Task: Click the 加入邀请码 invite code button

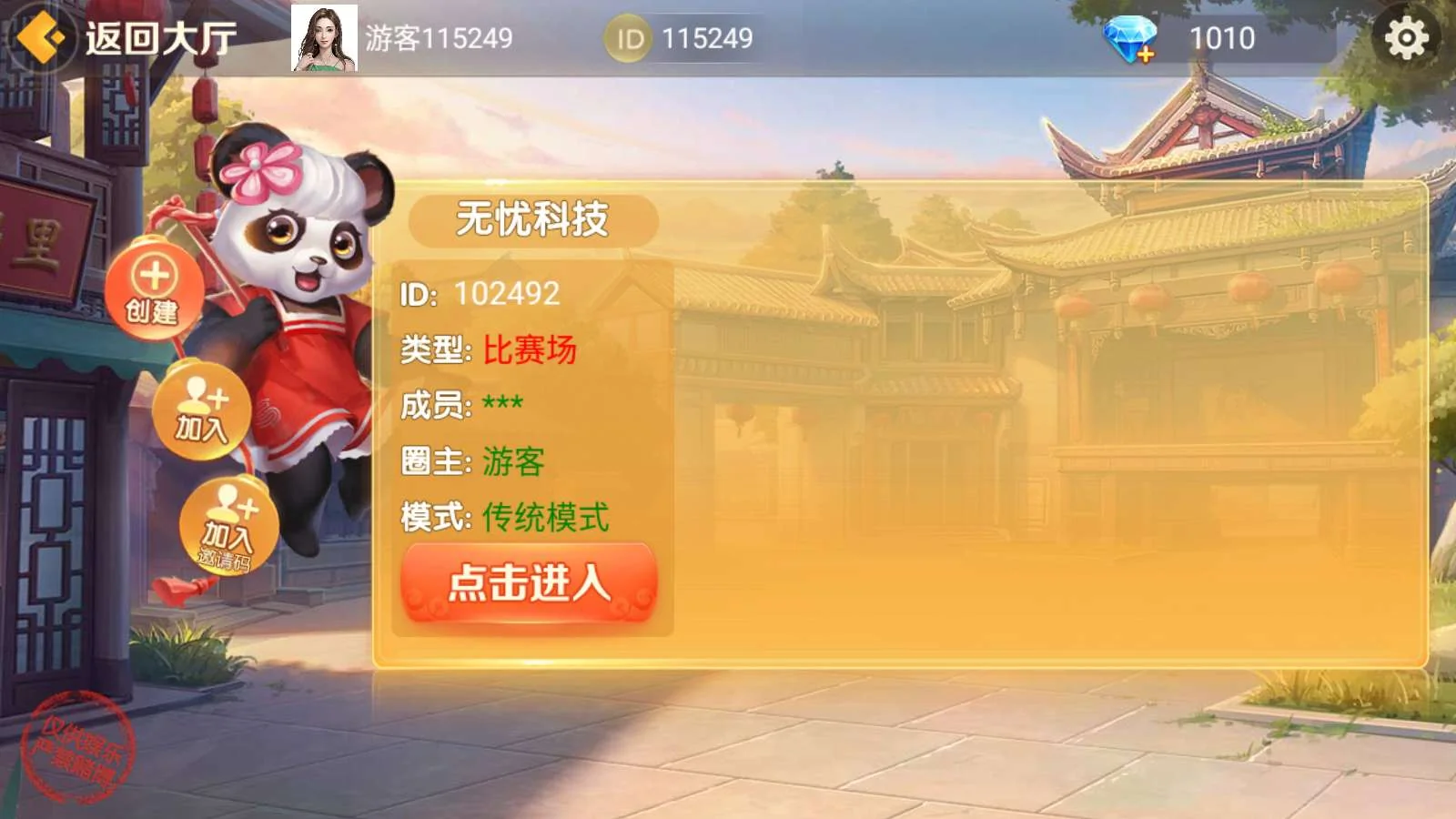Action: pyautogui.click(x=227, y=526)
